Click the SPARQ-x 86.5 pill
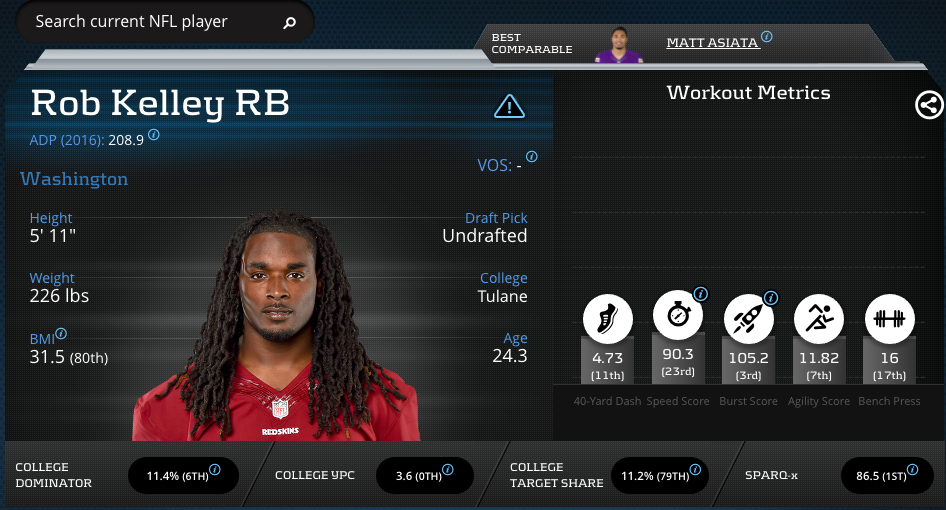The width and height of the screenshot is (946, 510). coord(887,476)
